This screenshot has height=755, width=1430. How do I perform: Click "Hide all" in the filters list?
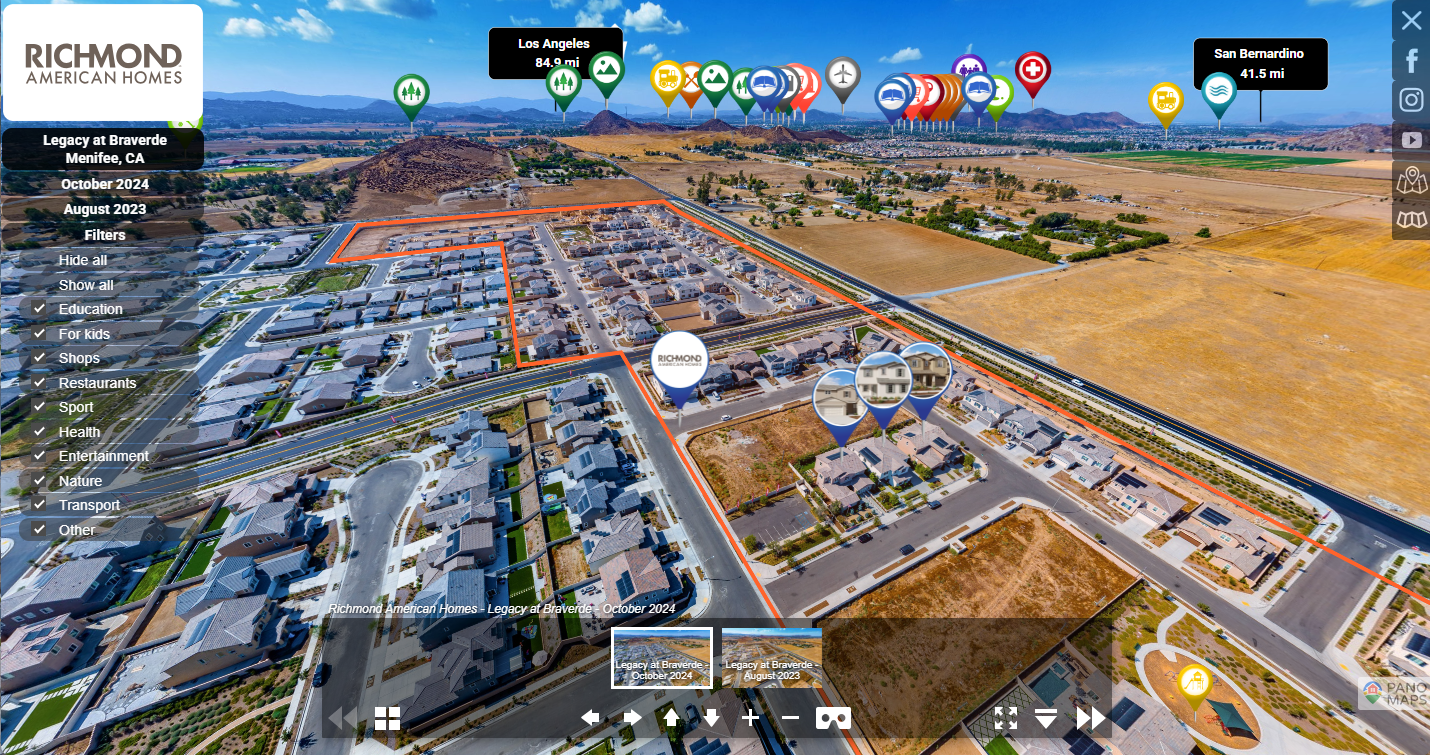click(83, 260)
